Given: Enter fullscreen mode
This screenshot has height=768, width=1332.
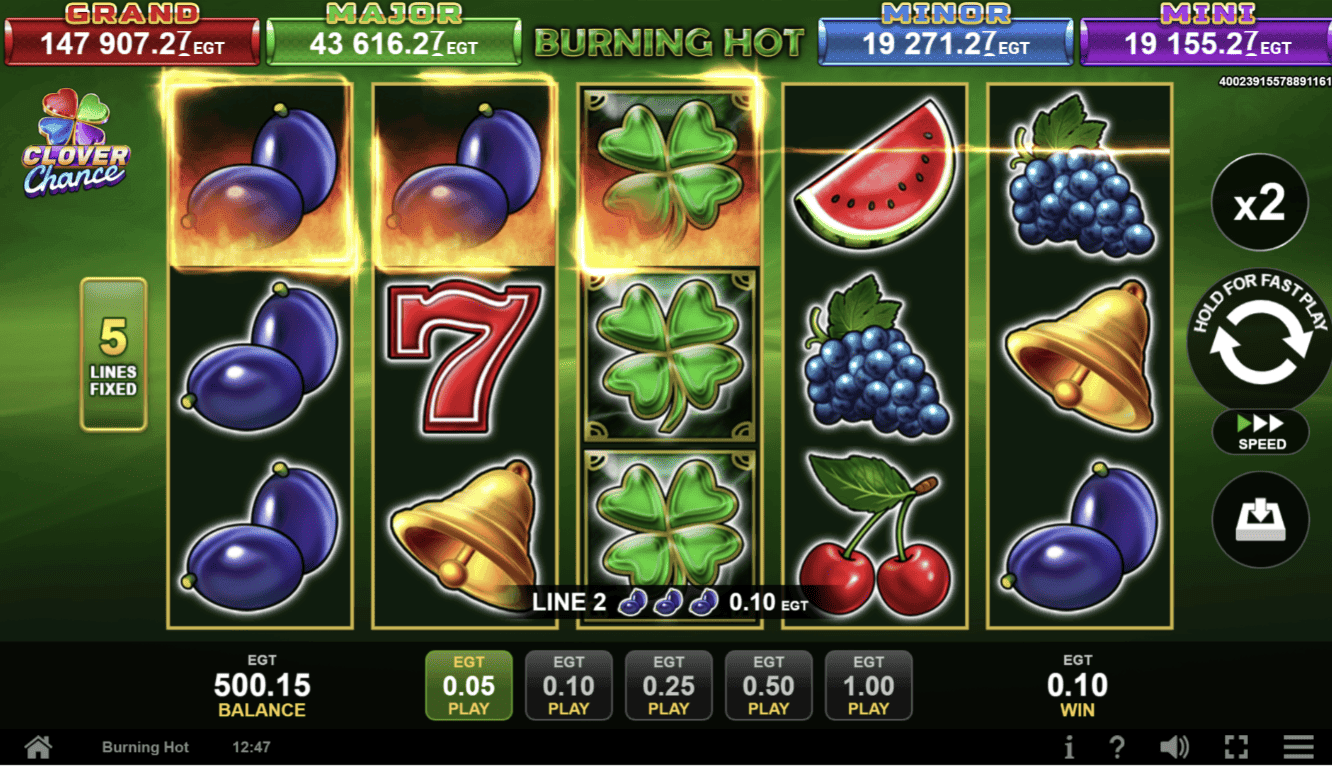Looking at the screenshot, I should pos(1236,747).
